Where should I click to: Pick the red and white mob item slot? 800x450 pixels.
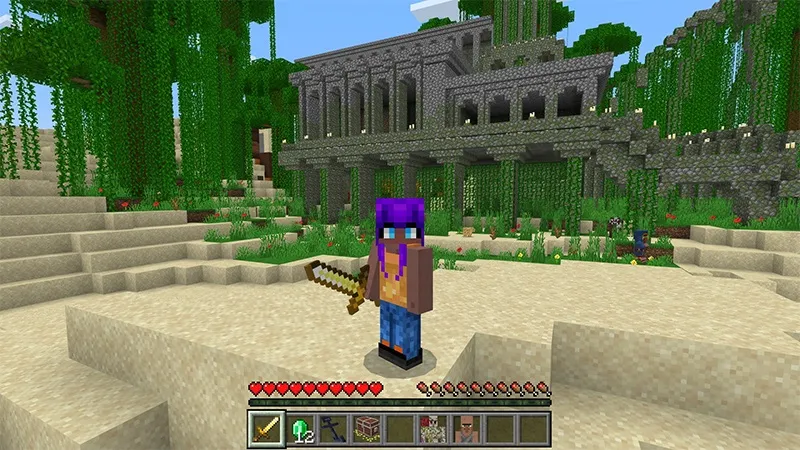433,428
